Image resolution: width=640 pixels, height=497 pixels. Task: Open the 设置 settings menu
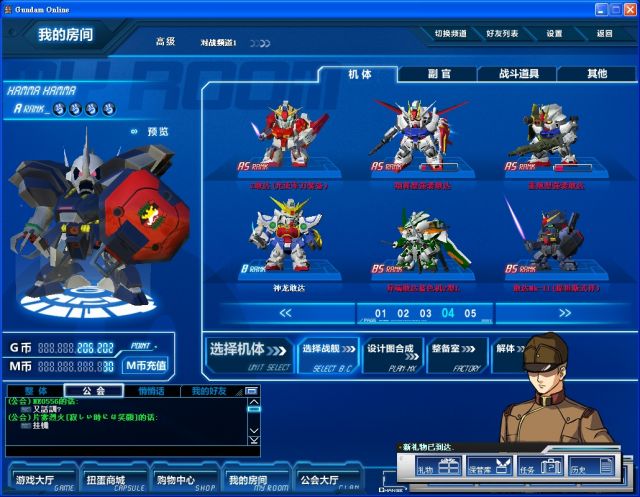click(x=554, y=33)
